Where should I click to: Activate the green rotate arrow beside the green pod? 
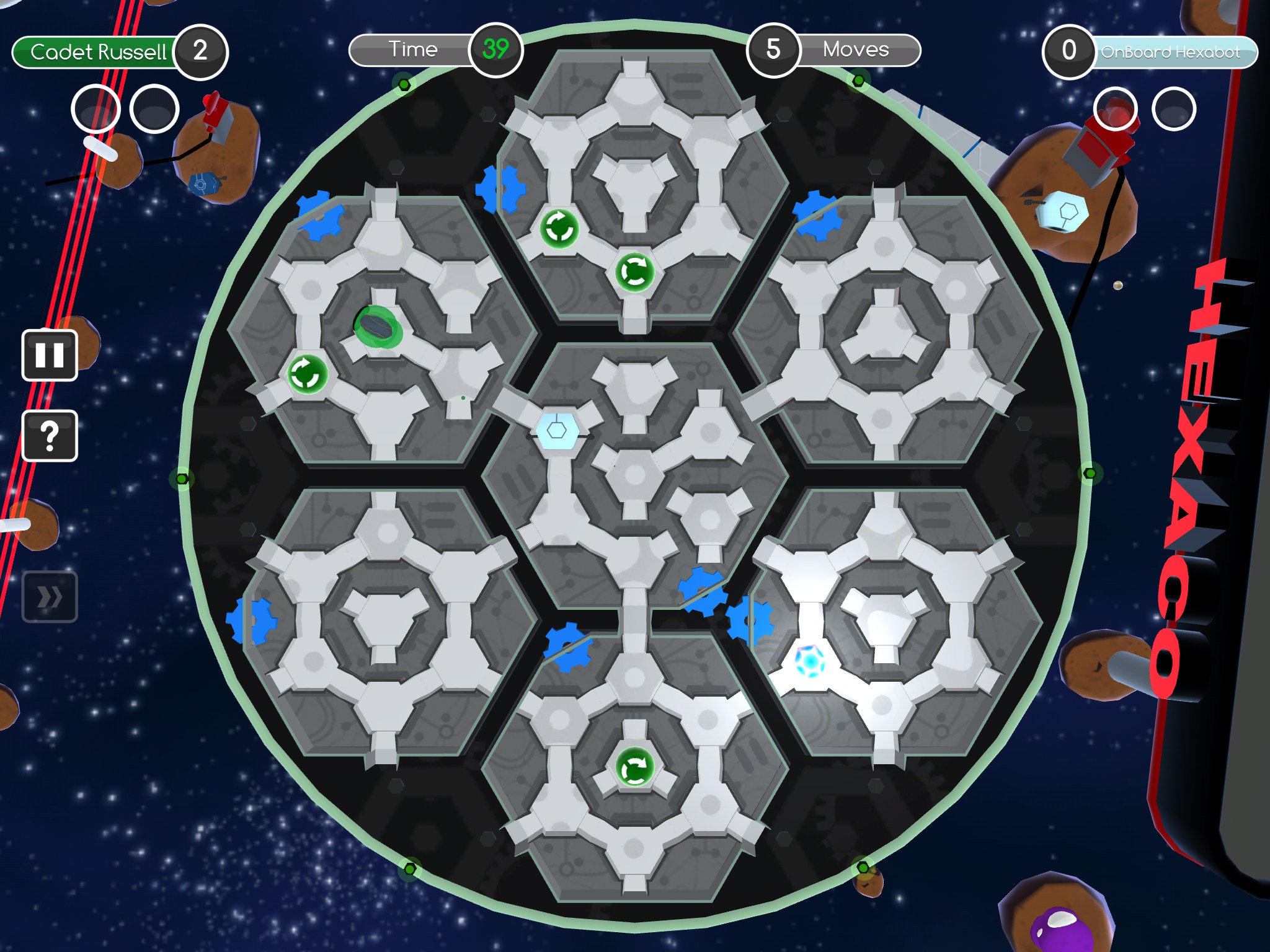[307, 374]
